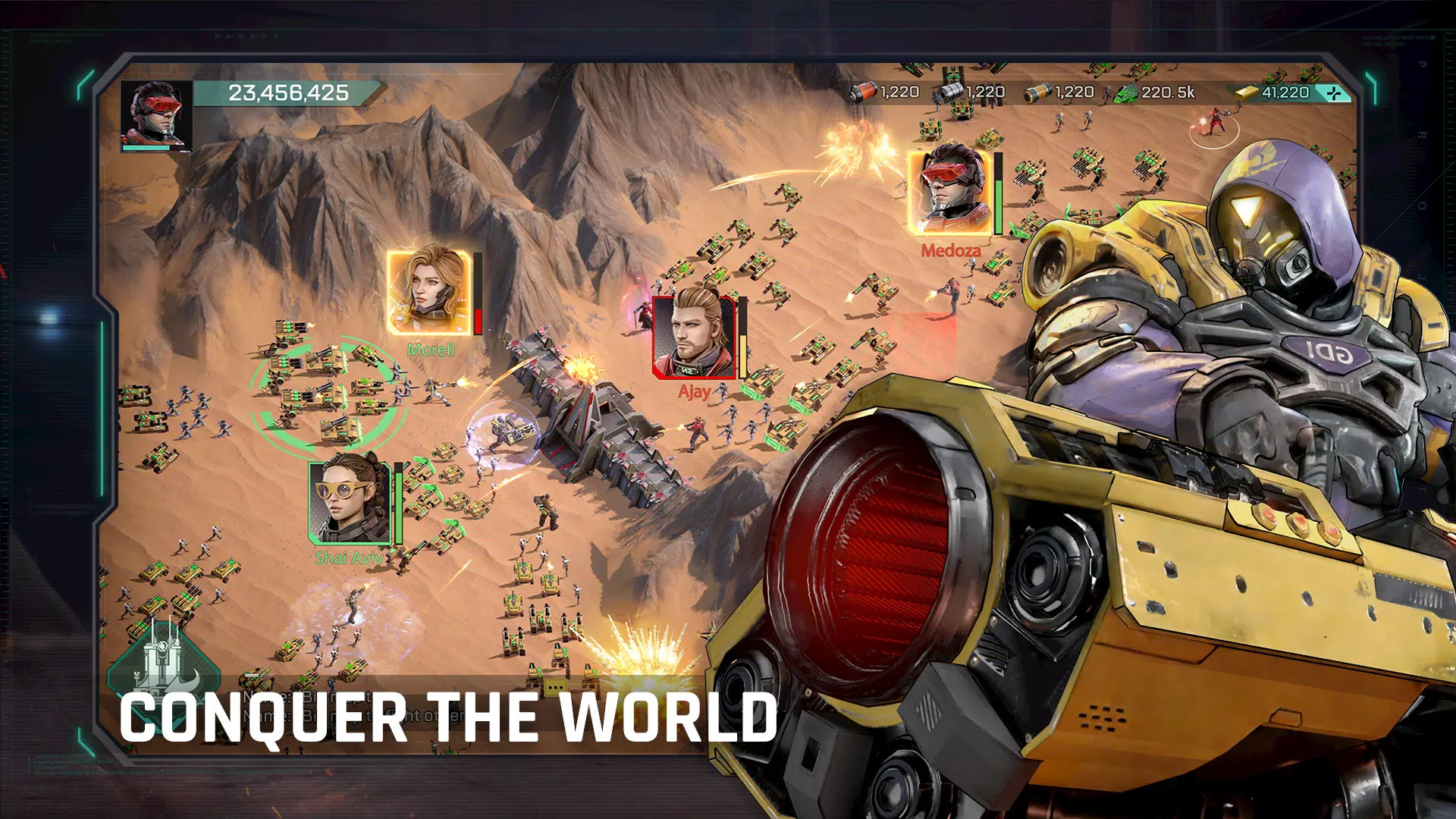Open chat with the yellow ellipsis button
The width and height of the screenshot is (1456, 819).
pos(555,687)
